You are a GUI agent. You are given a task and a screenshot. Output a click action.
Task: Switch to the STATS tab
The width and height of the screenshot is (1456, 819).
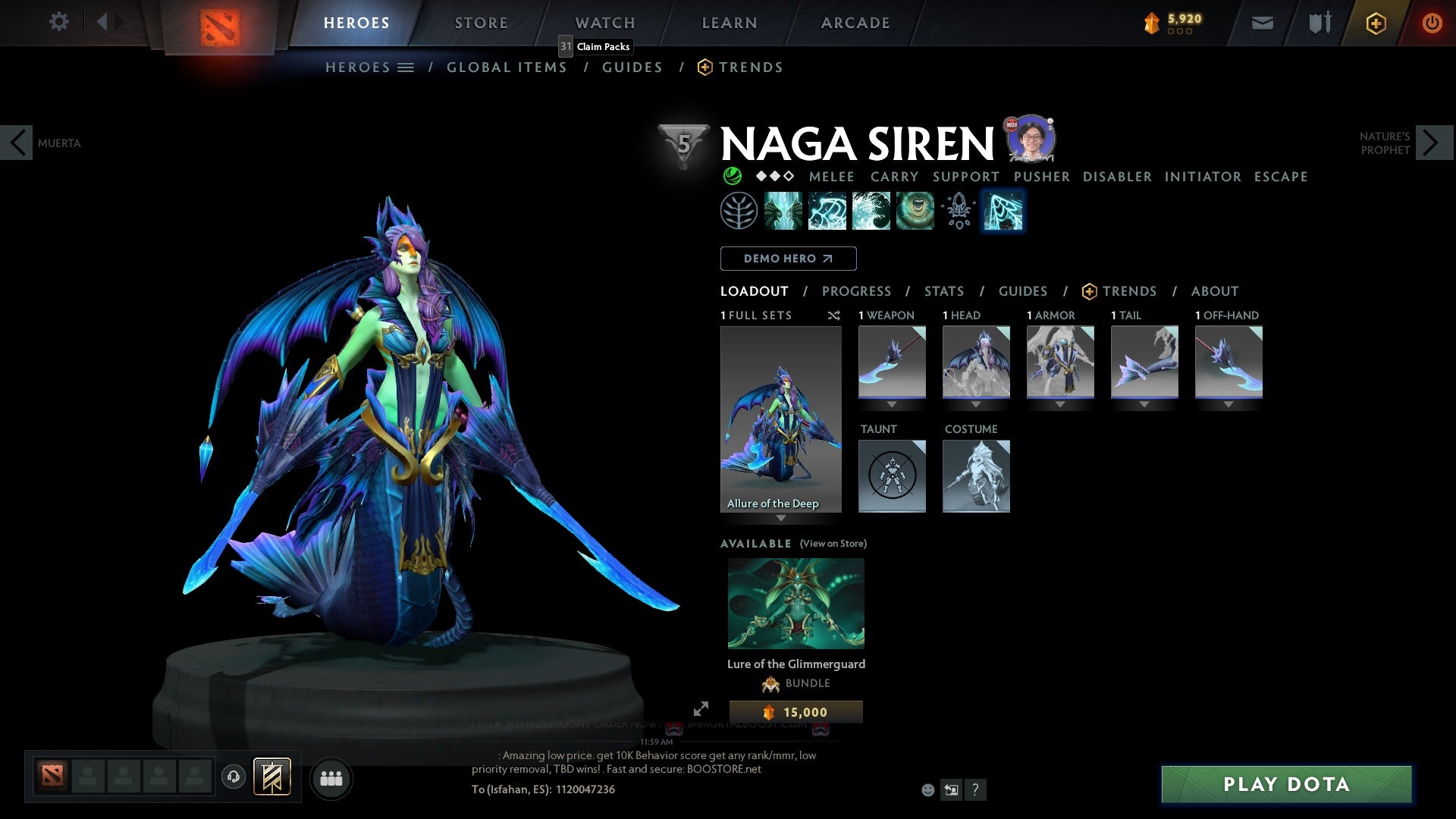[x=943, y=290]
